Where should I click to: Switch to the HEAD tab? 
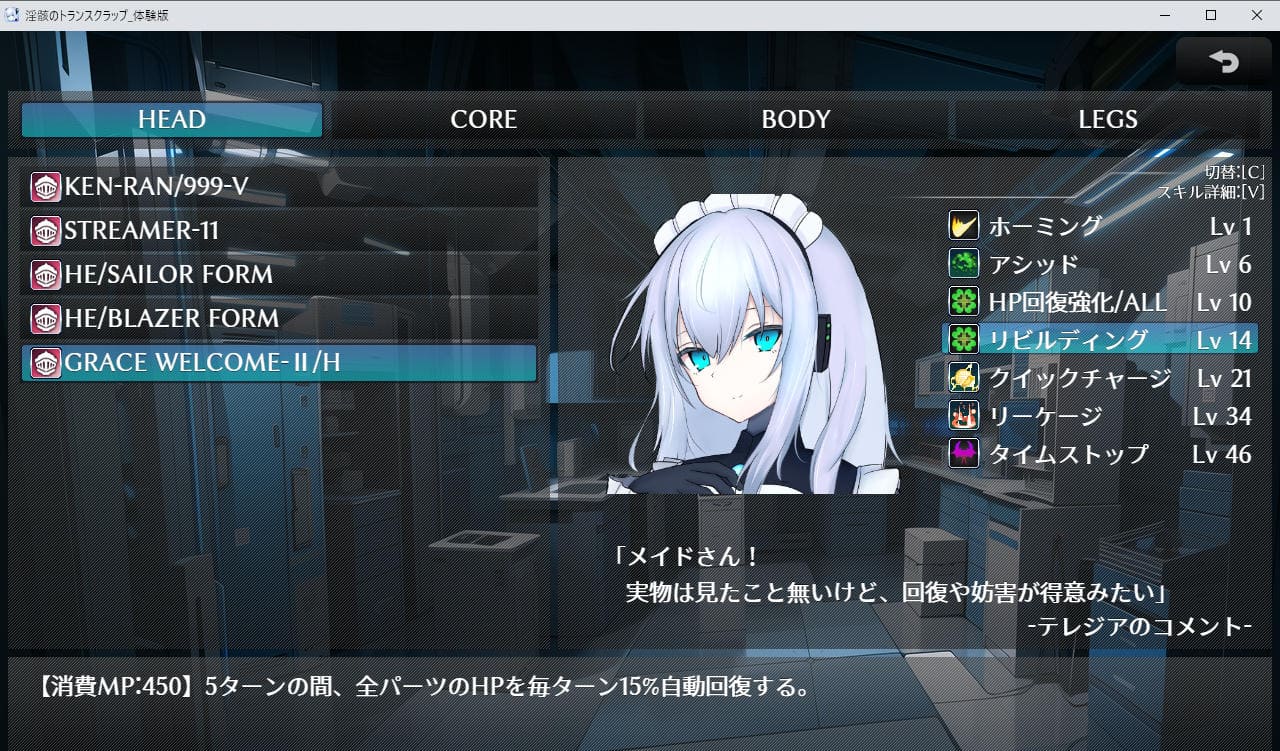(172, 120)
